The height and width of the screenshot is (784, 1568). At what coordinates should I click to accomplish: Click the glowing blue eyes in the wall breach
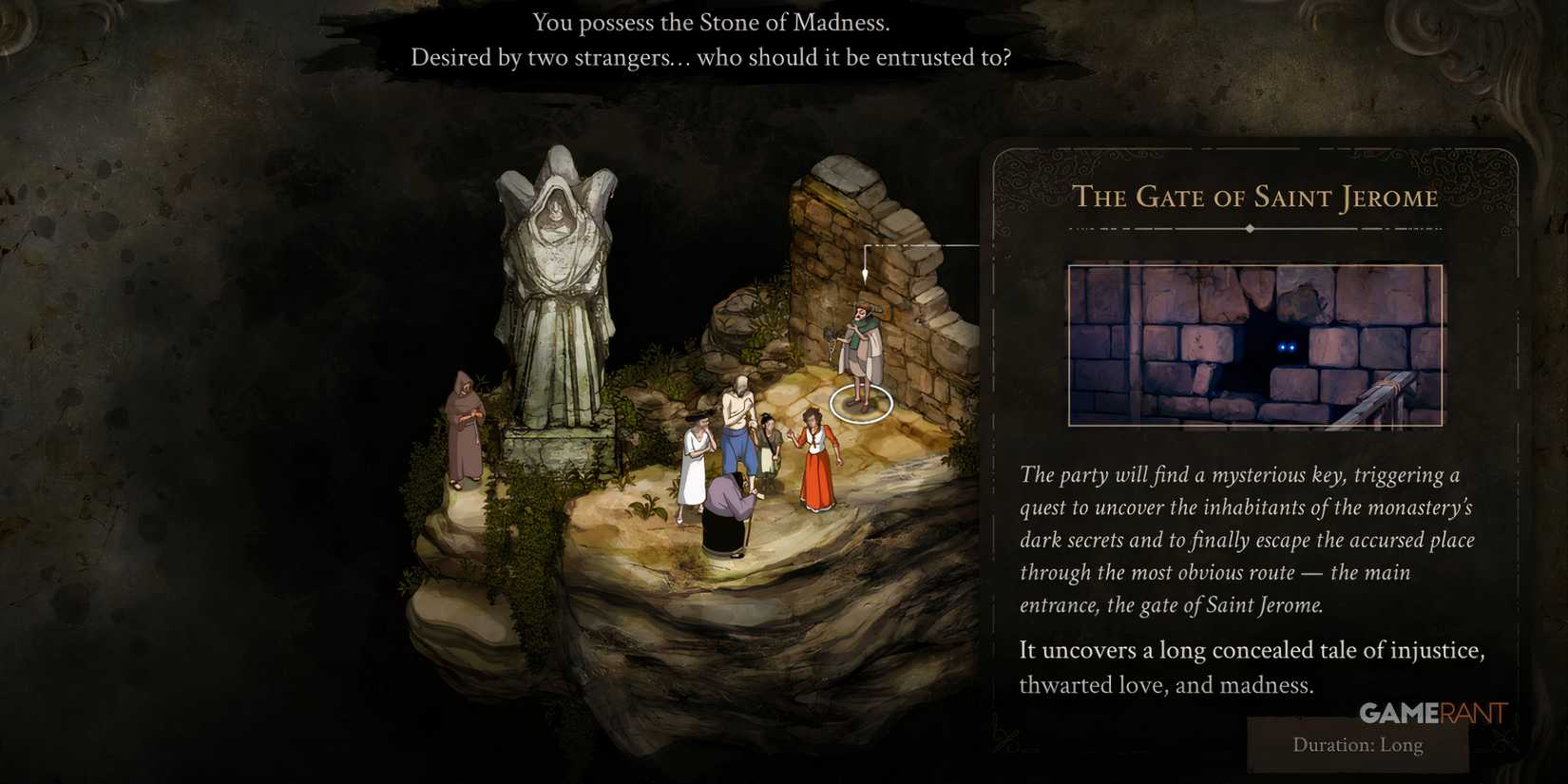(1288, 349)
